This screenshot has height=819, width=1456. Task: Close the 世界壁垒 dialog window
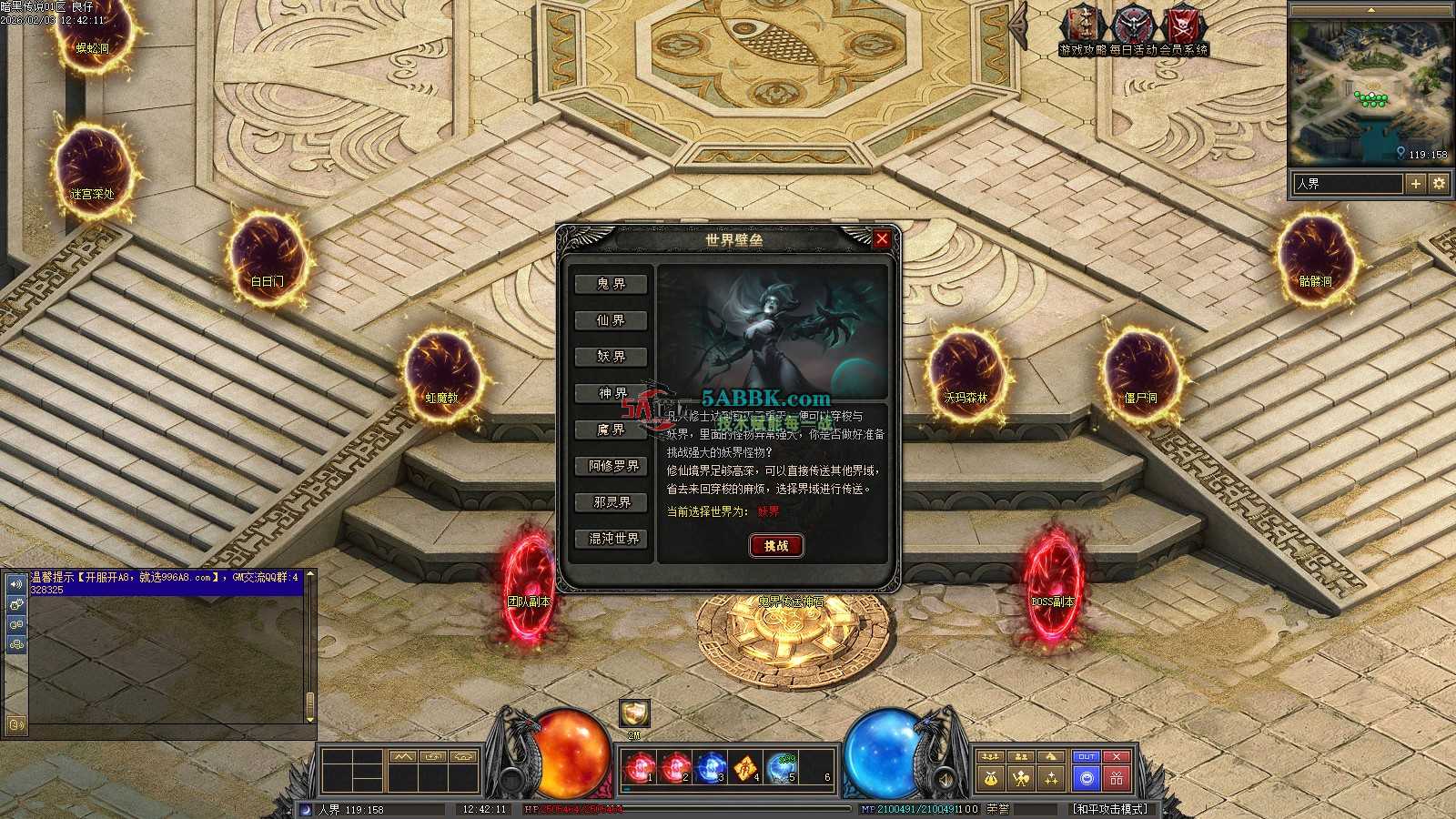point(881,239)
